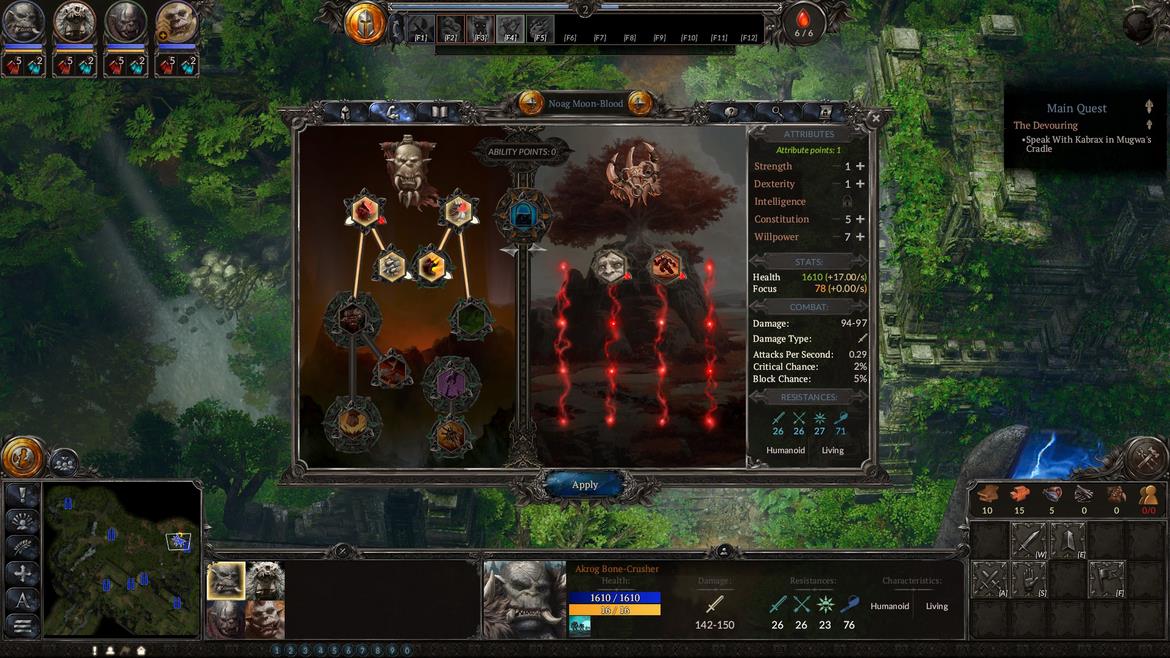Select the F4 control group slot
The width and height of the screenshot is (1170, 658).
click(510, 28)
